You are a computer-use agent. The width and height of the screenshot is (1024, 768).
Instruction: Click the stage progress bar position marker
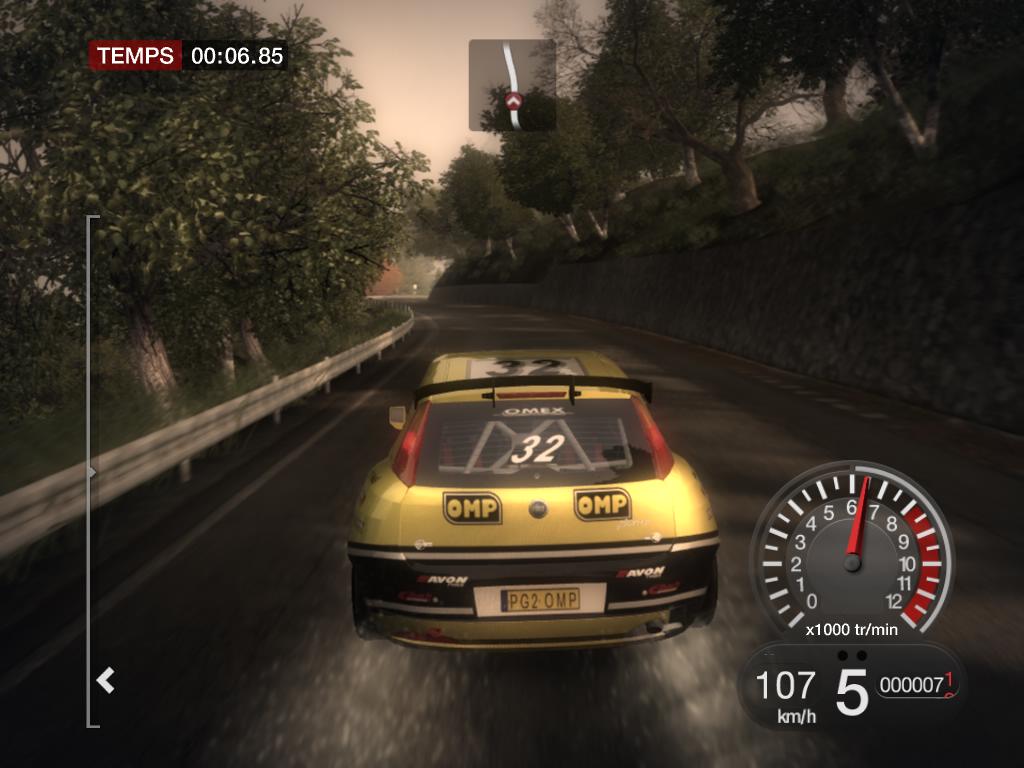(92, 472)
